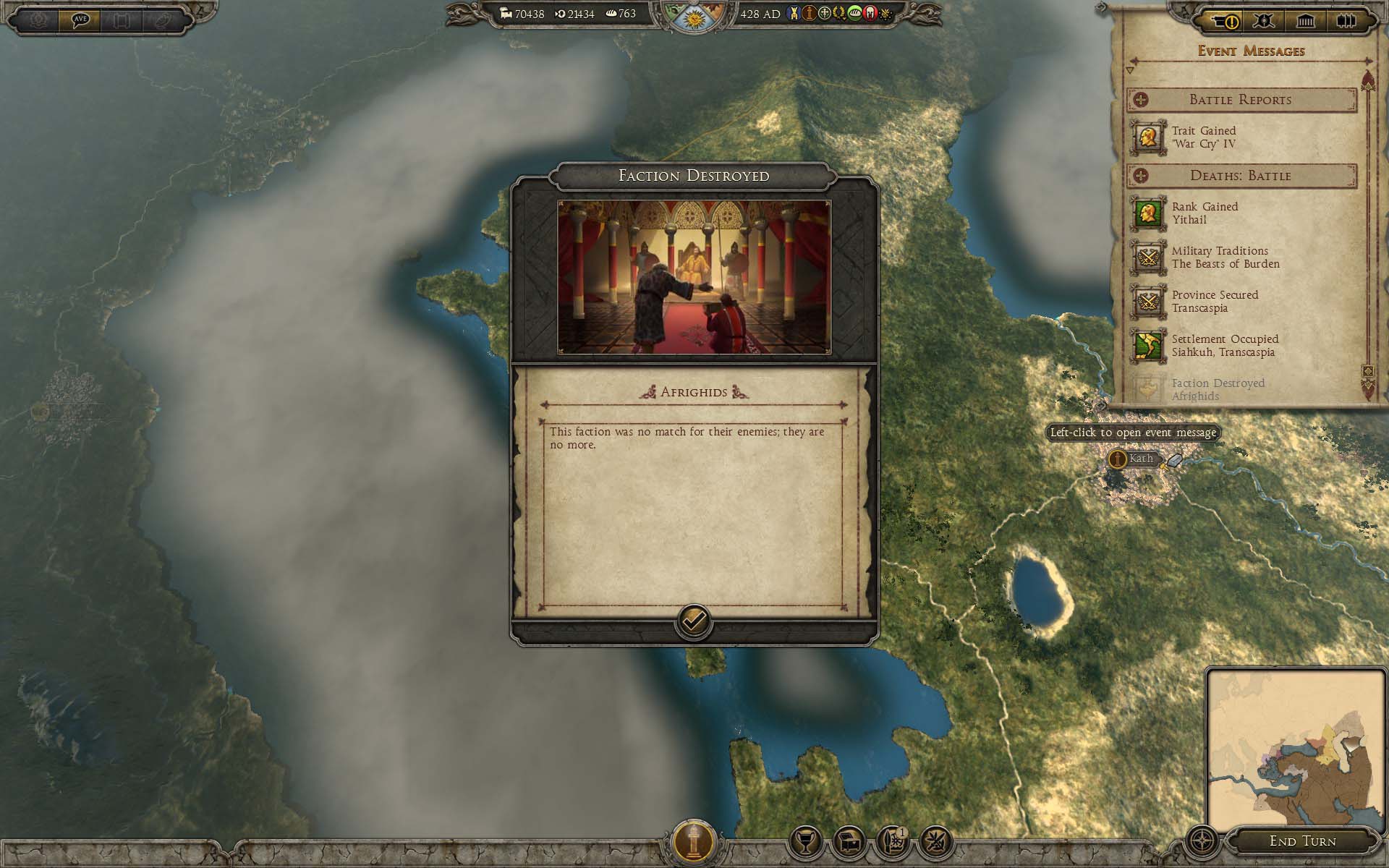Switch to the event messages tab
Viewport: 1389px width, 868px height.
(x=1224, y=22)
